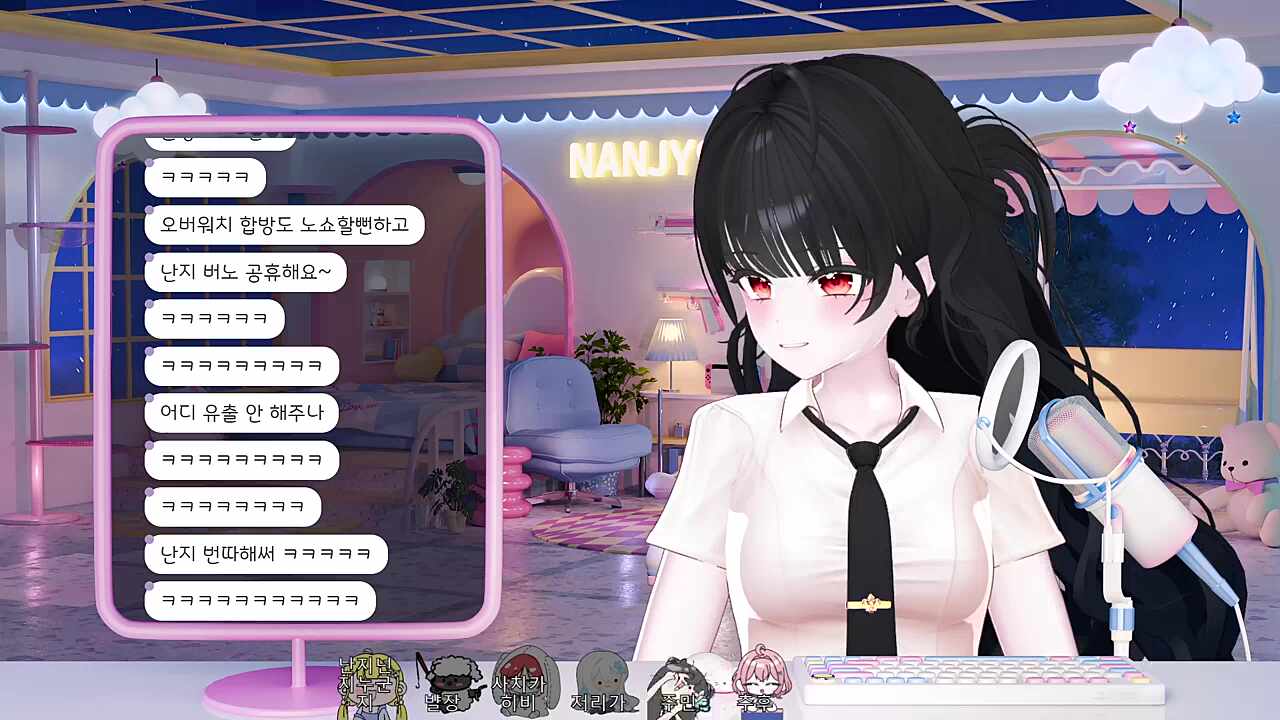Image resolution: width=1280 pixels, height=720 pixels.
Task: Select the black sheep avatar labeled 별장
Action: (x=445, y=683)
